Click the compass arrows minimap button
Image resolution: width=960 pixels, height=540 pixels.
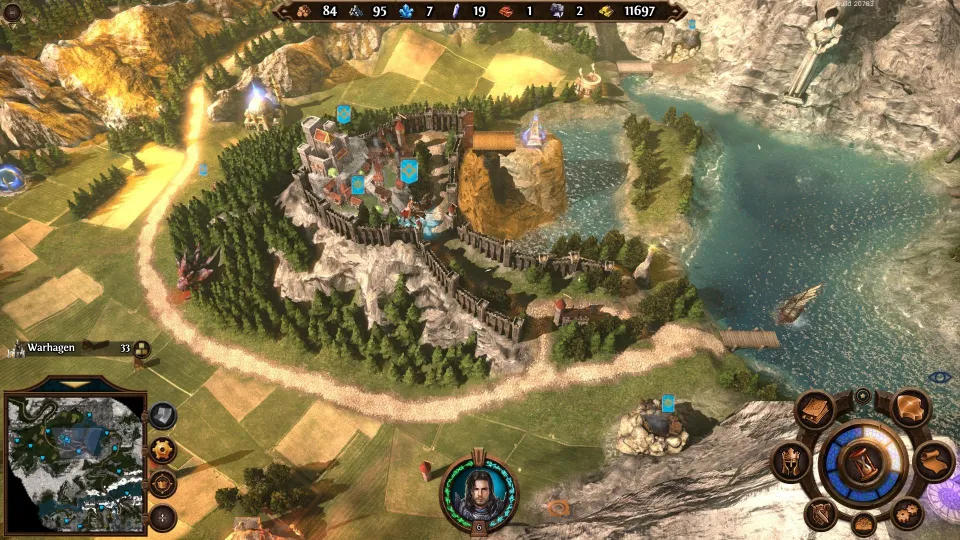click(x=163, y=518)
